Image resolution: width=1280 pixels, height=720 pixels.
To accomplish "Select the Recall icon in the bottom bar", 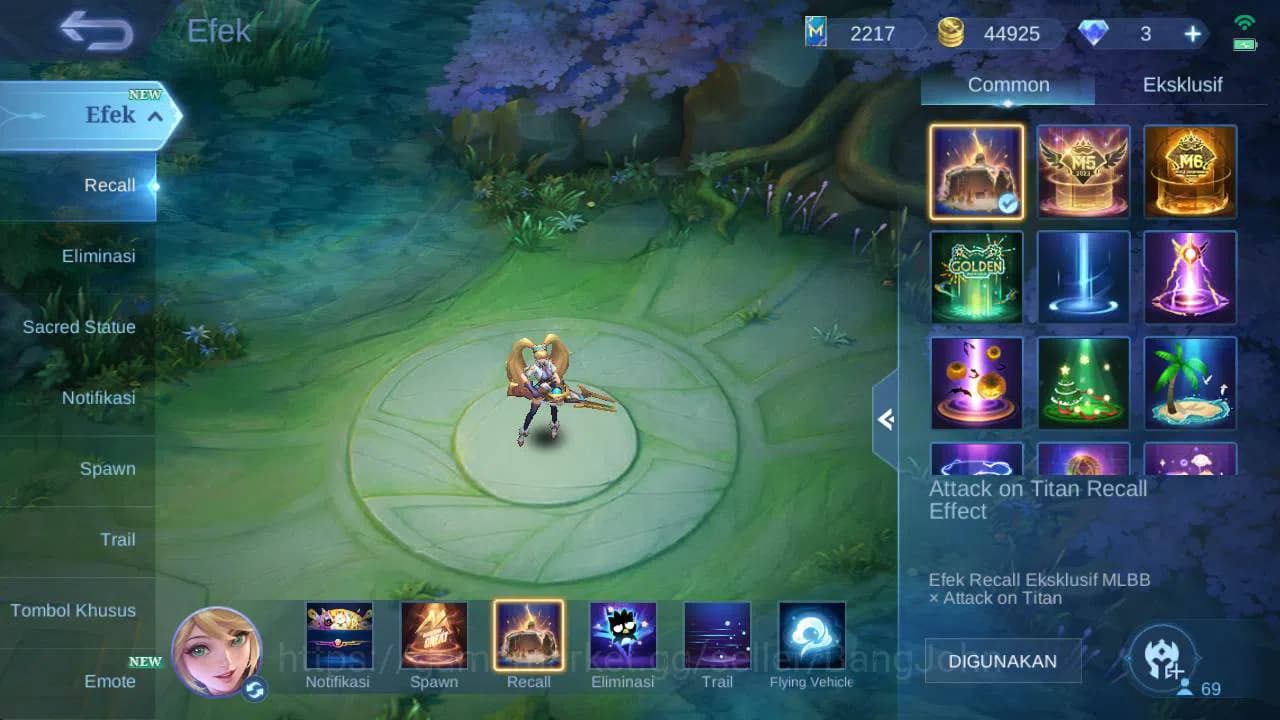I will click(529, 634).
